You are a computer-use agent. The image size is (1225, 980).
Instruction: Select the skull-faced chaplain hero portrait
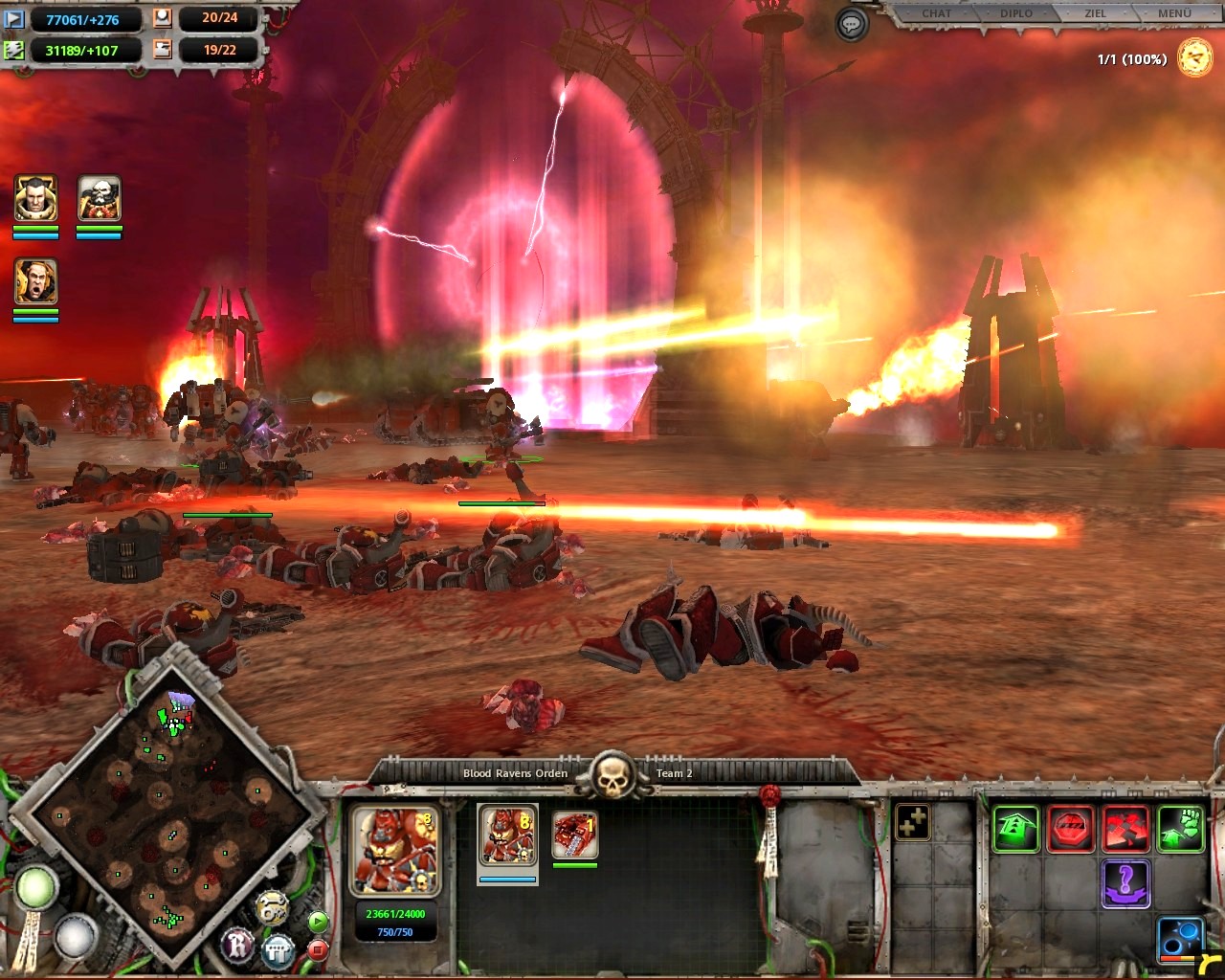click(x=99, y=199)
